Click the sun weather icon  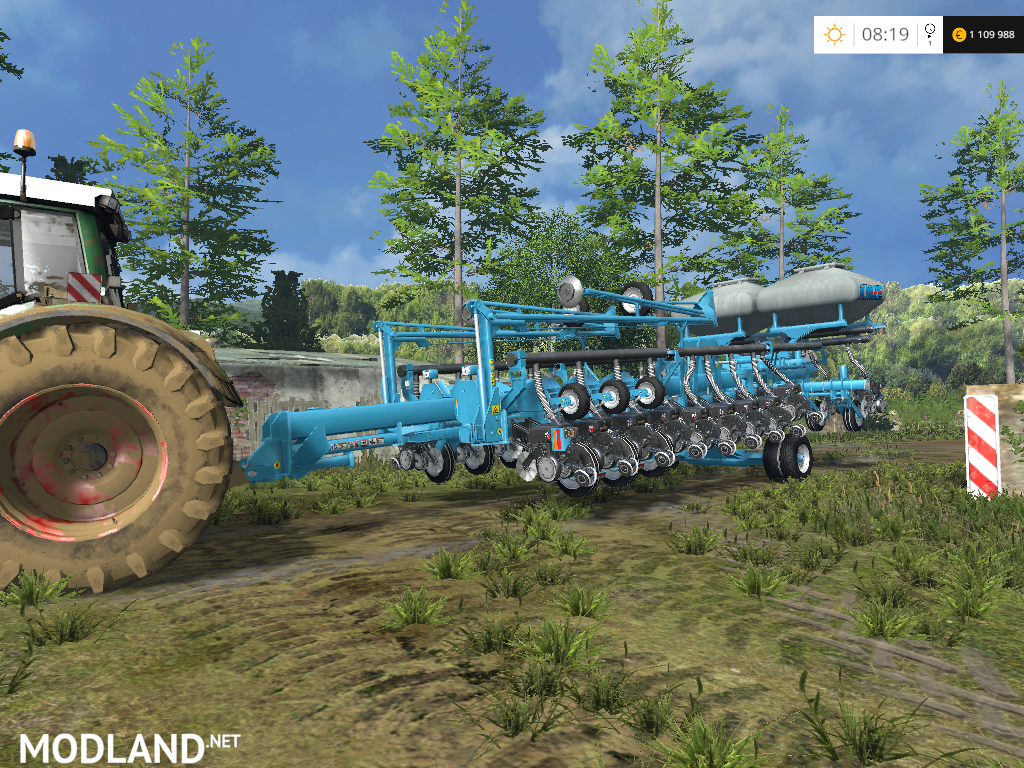pos(834,35)
